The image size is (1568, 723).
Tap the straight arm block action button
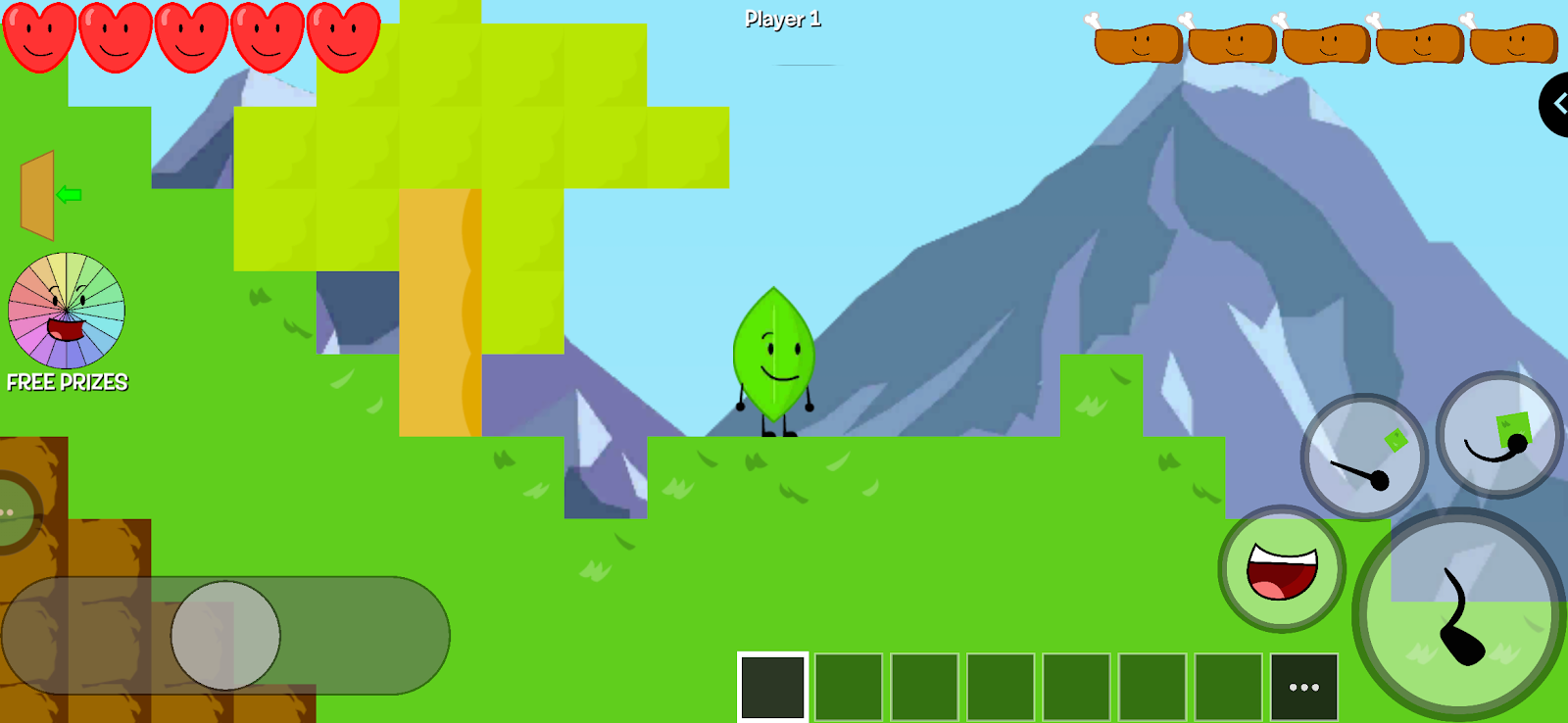pos(1363,458)
